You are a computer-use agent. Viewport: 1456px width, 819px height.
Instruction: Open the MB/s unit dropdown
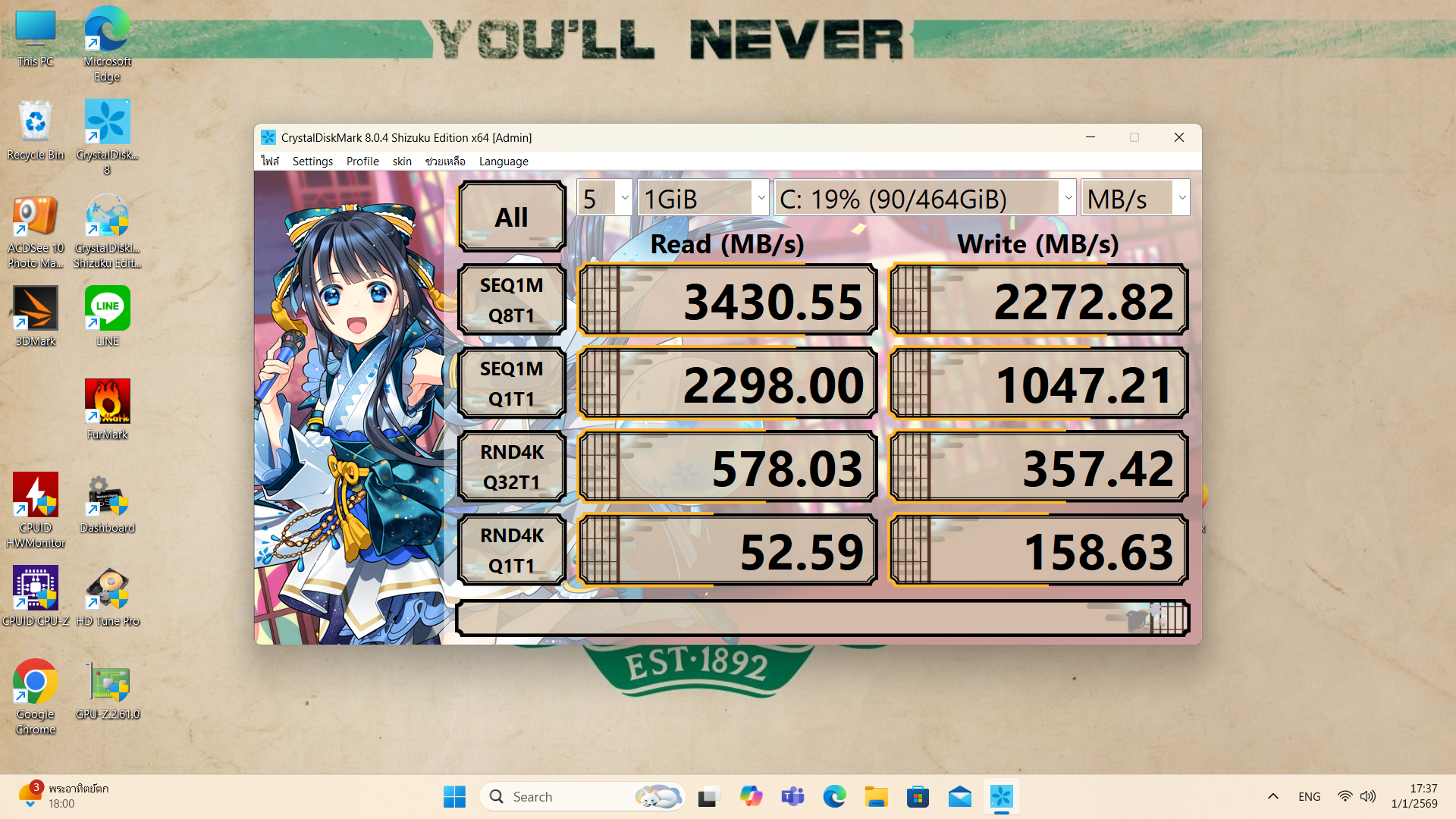(1134, 199)
